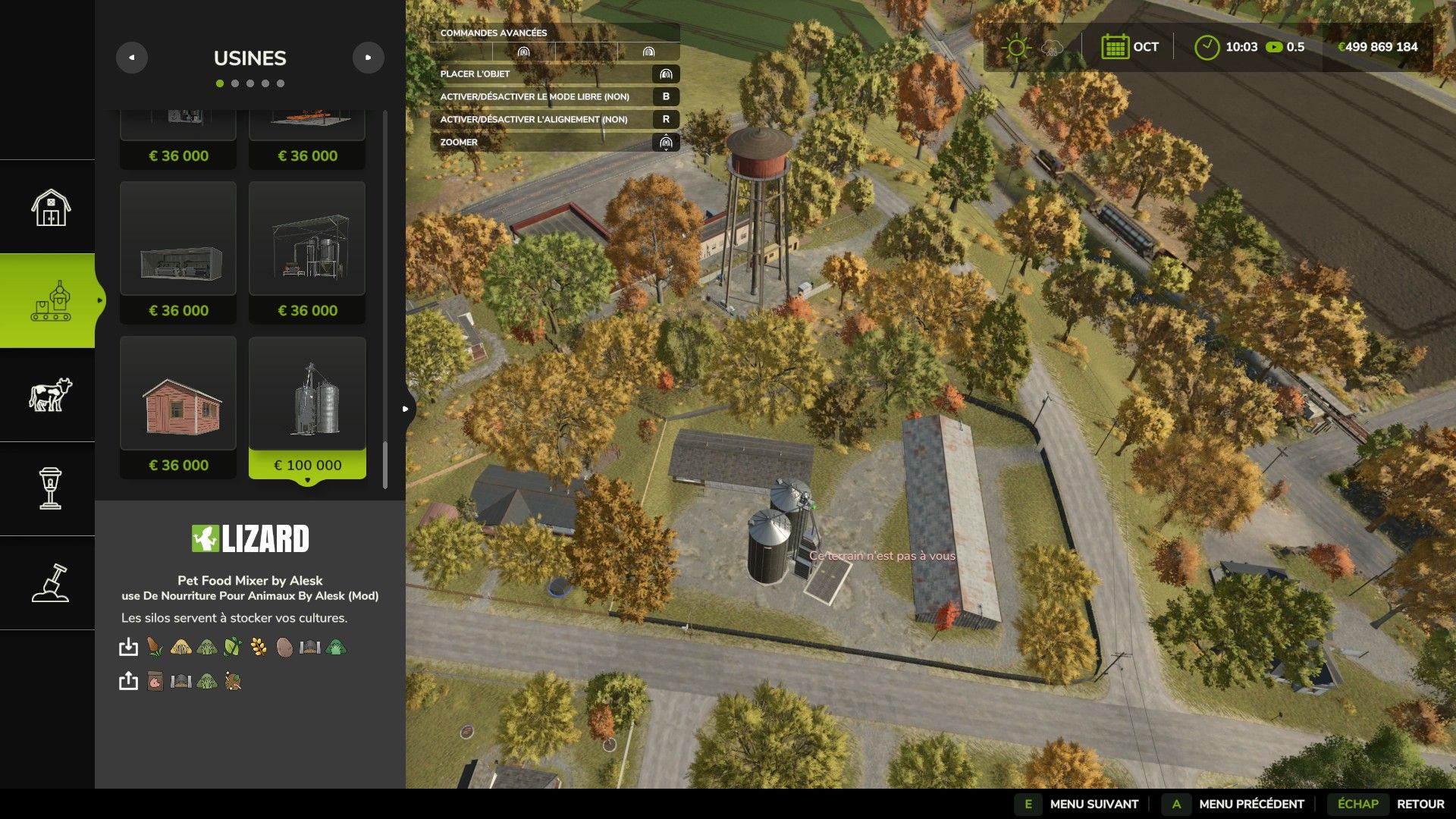Select the red wooden shed for €36 000
Image resolution: width=1456 pixels, height=819 pixels.
pos(178,407)
